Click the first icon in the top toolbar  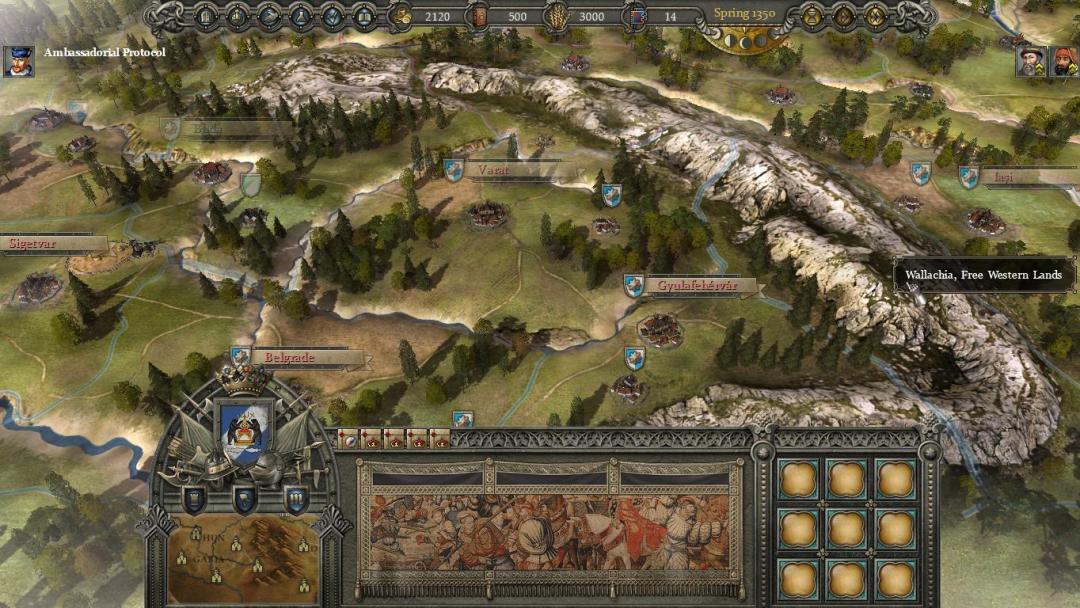pos(206,16)
